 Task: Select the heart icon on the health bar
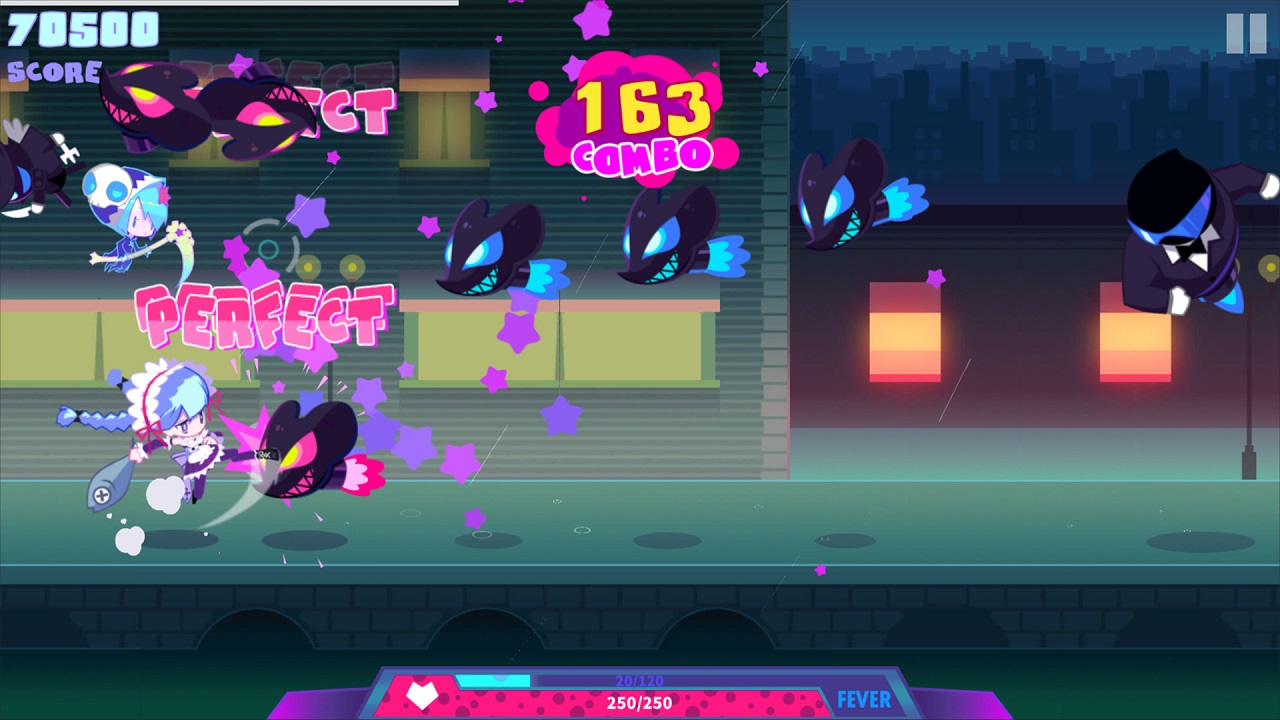pos(420,697)
